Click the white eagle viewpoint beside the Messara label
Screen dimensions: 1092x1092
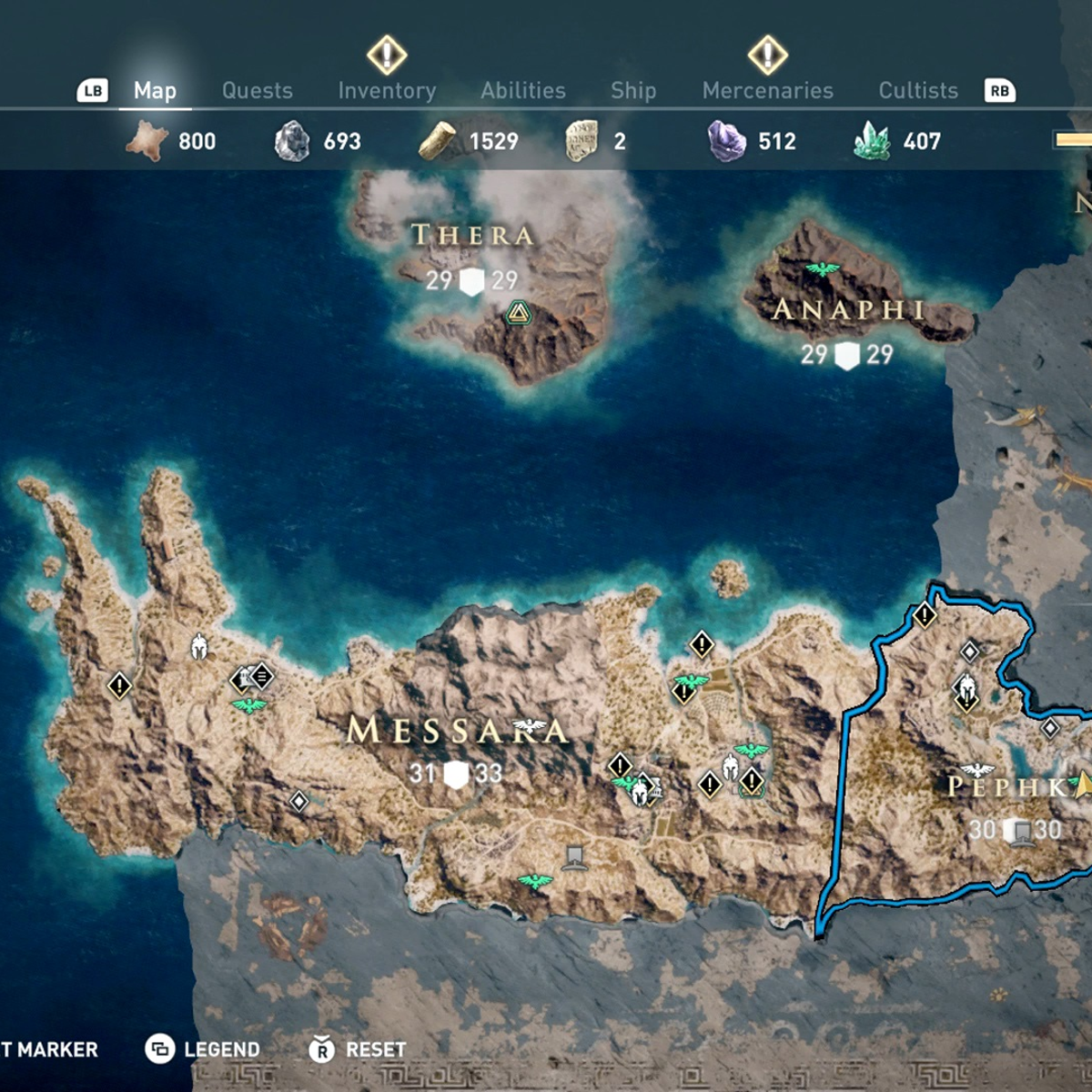pyautogui.click(x=530, y=727)
